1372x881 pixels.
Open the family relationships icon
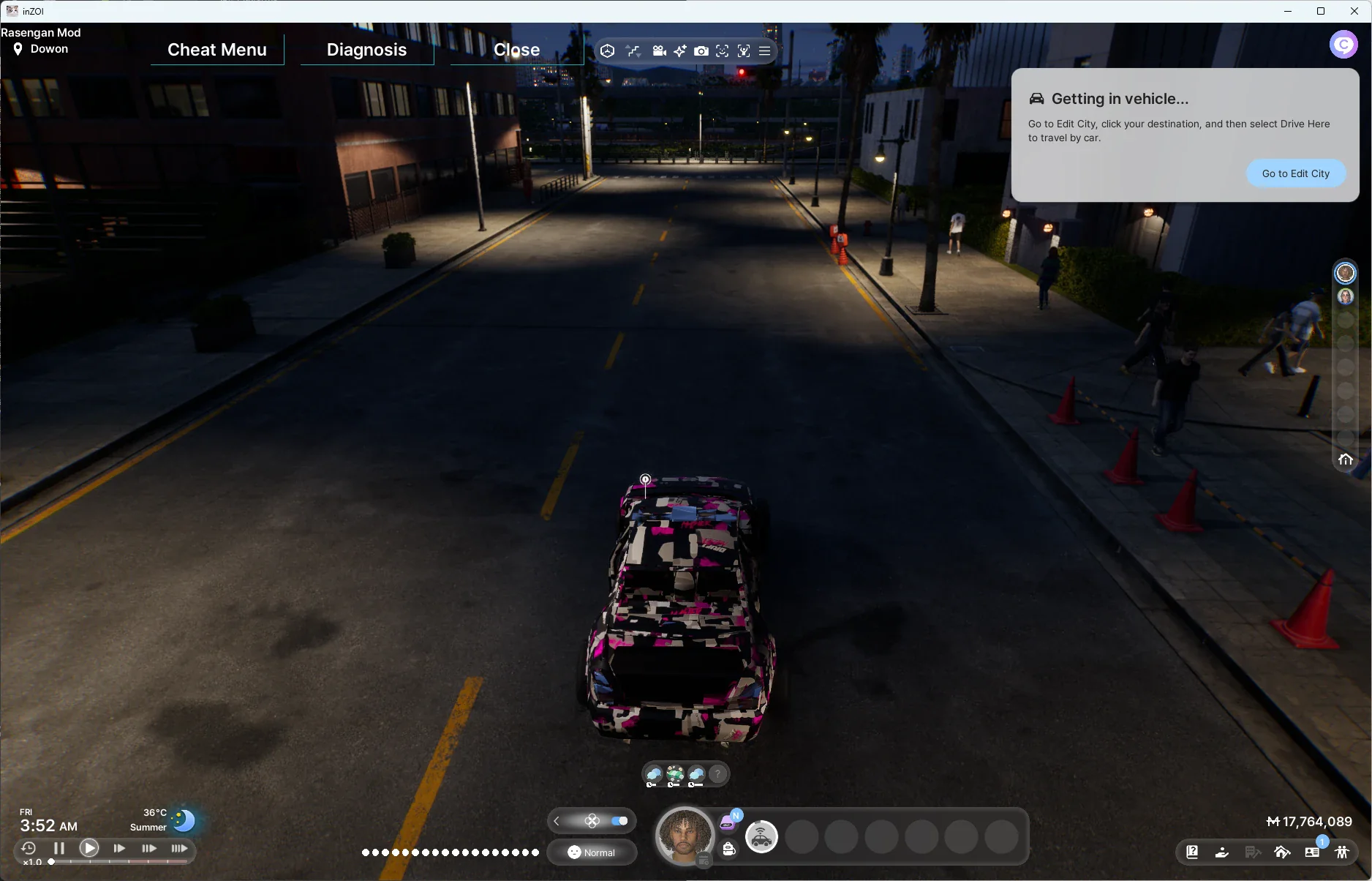point(1342,852)
